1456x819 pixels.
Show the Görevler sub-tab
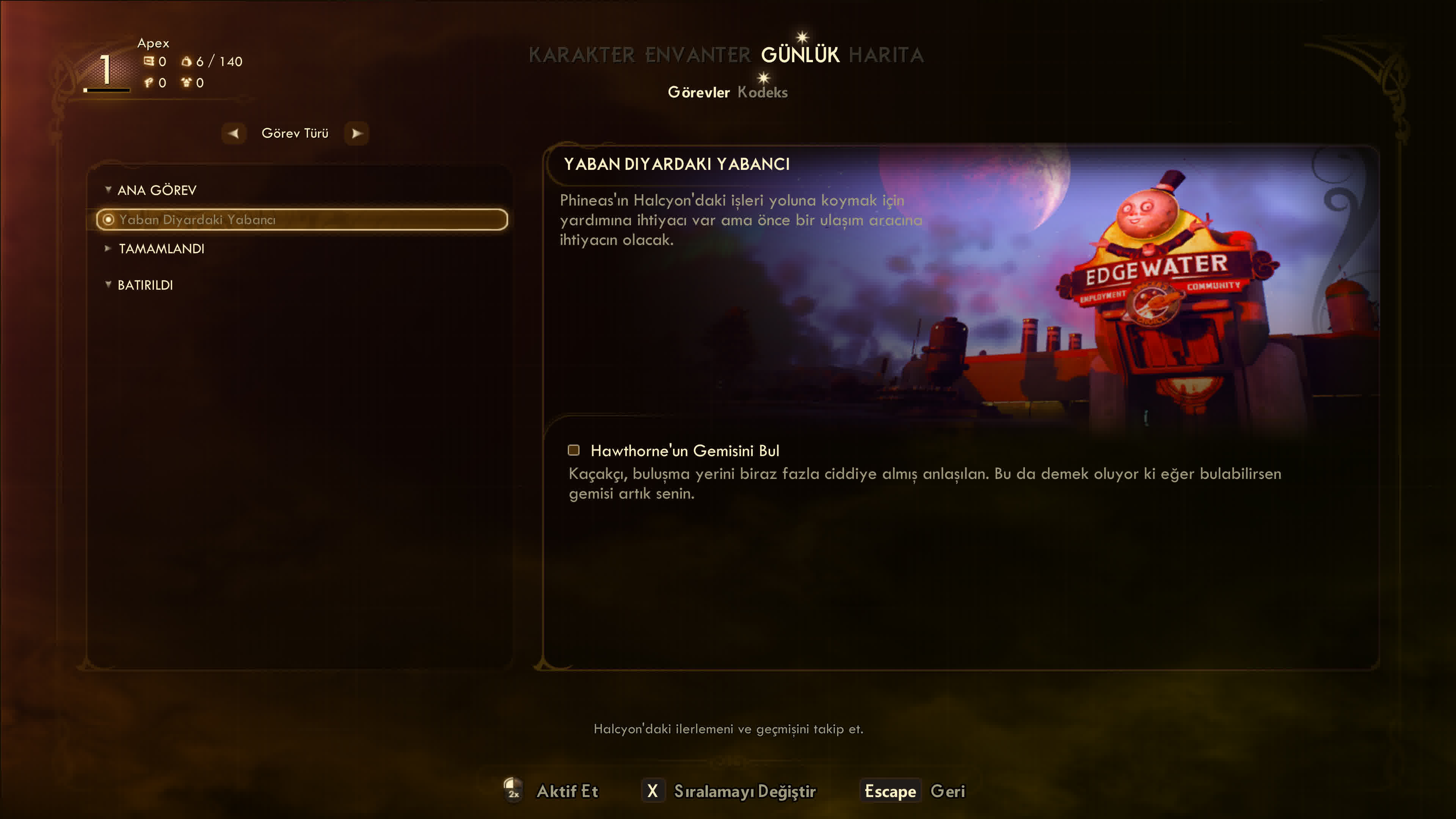698,92
